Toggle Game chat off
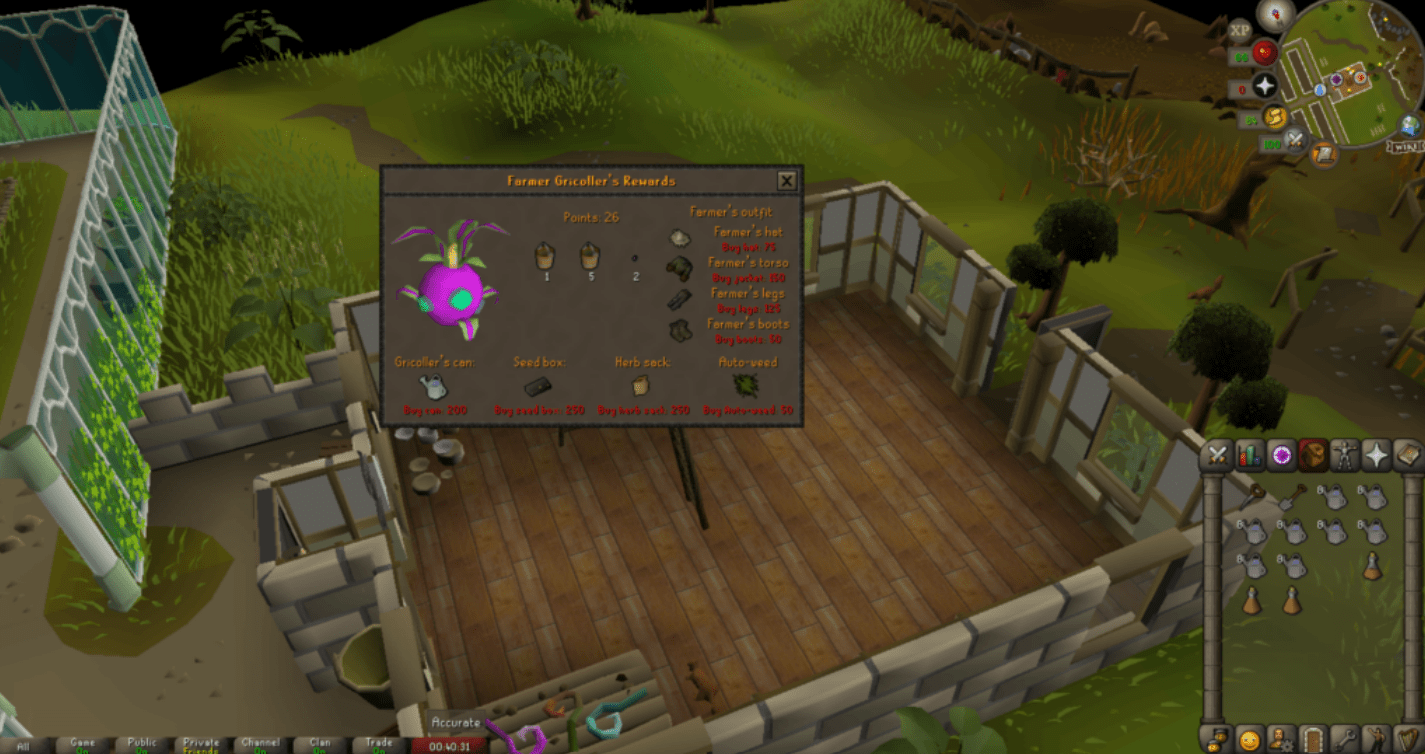 pyautogui.click(x=83, y=745)
